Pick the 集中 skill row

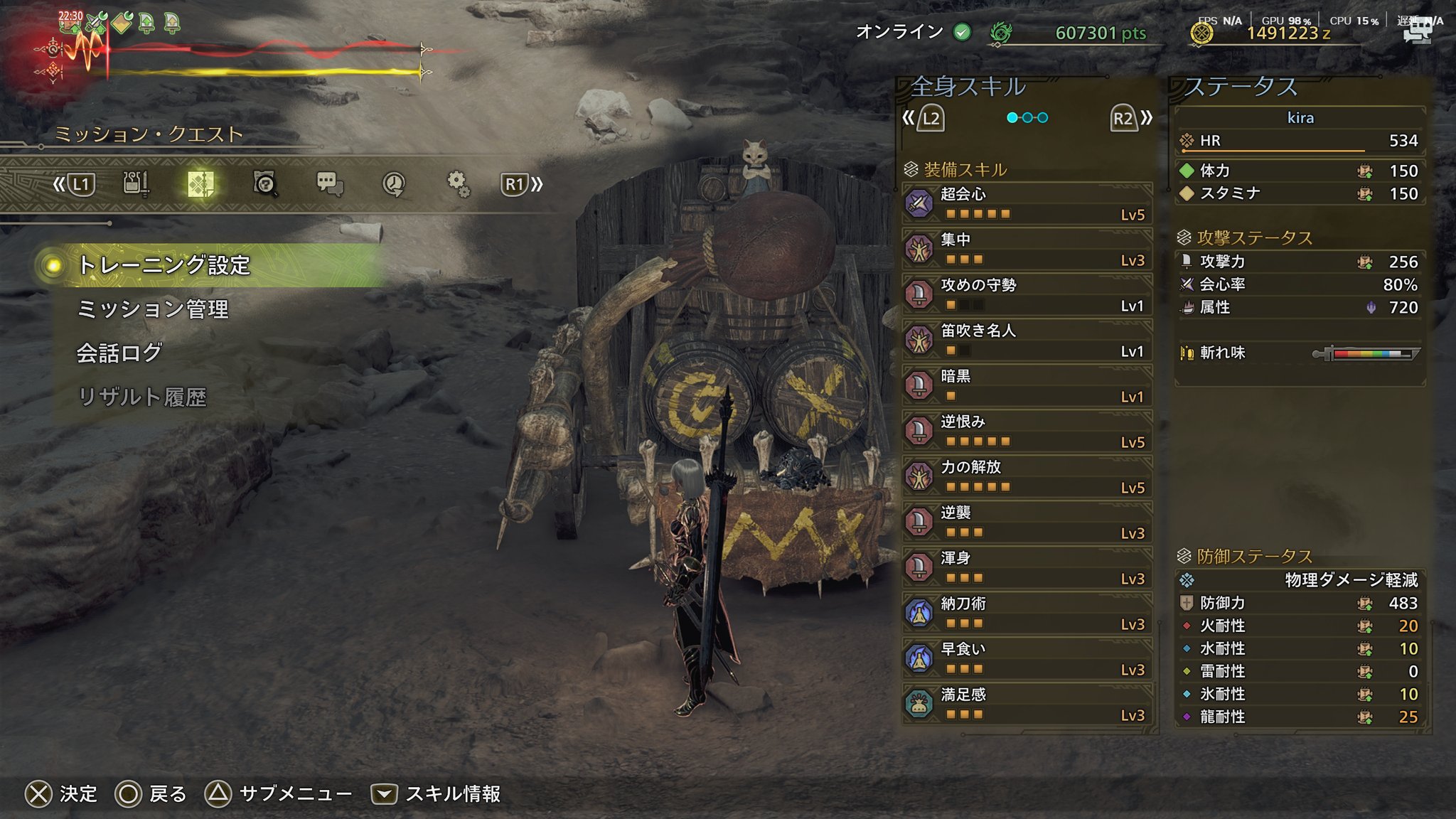click(1027, 250)
